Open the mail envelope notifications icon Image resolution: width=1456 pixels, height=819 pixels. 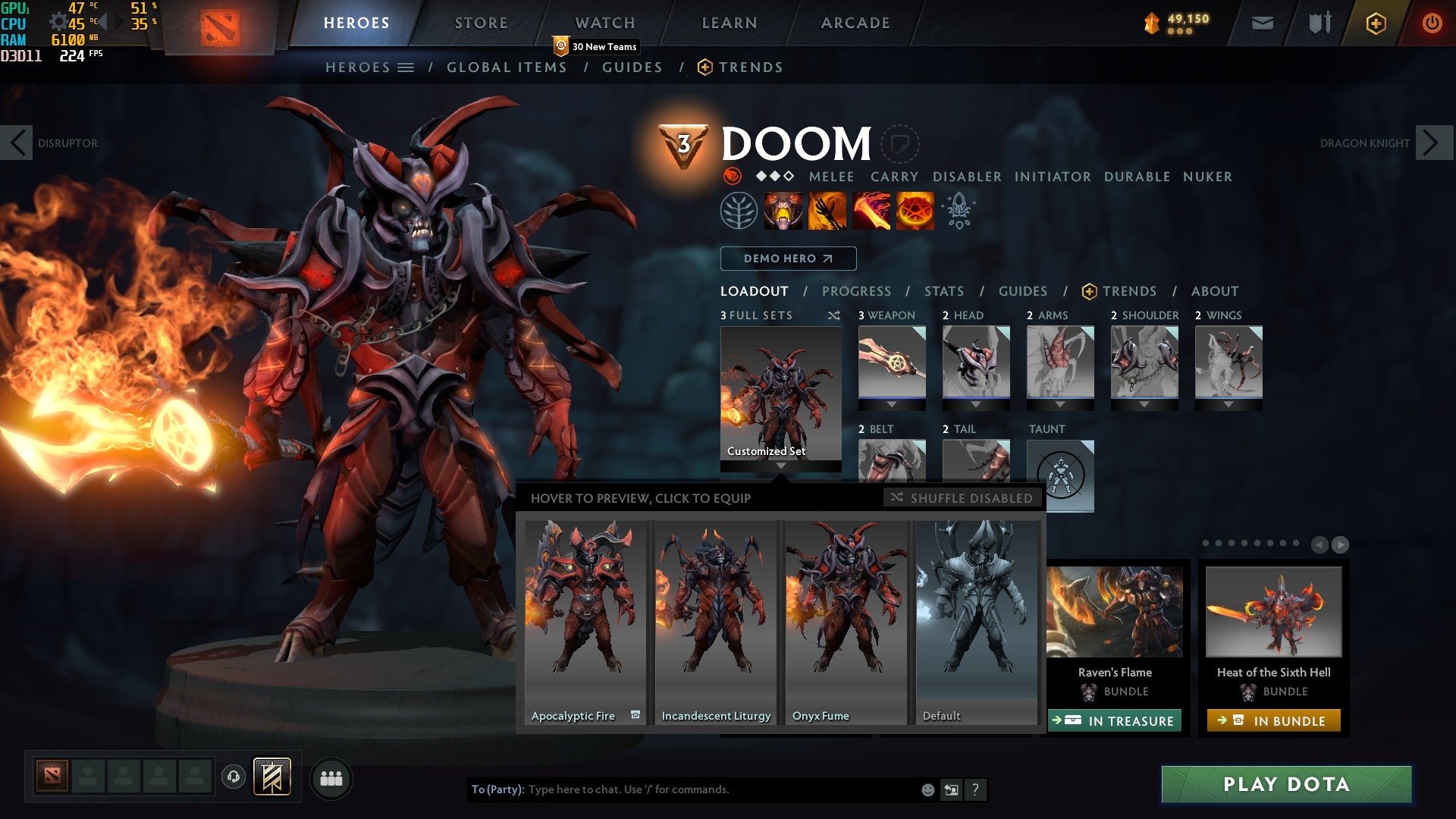pos(1263,23)
